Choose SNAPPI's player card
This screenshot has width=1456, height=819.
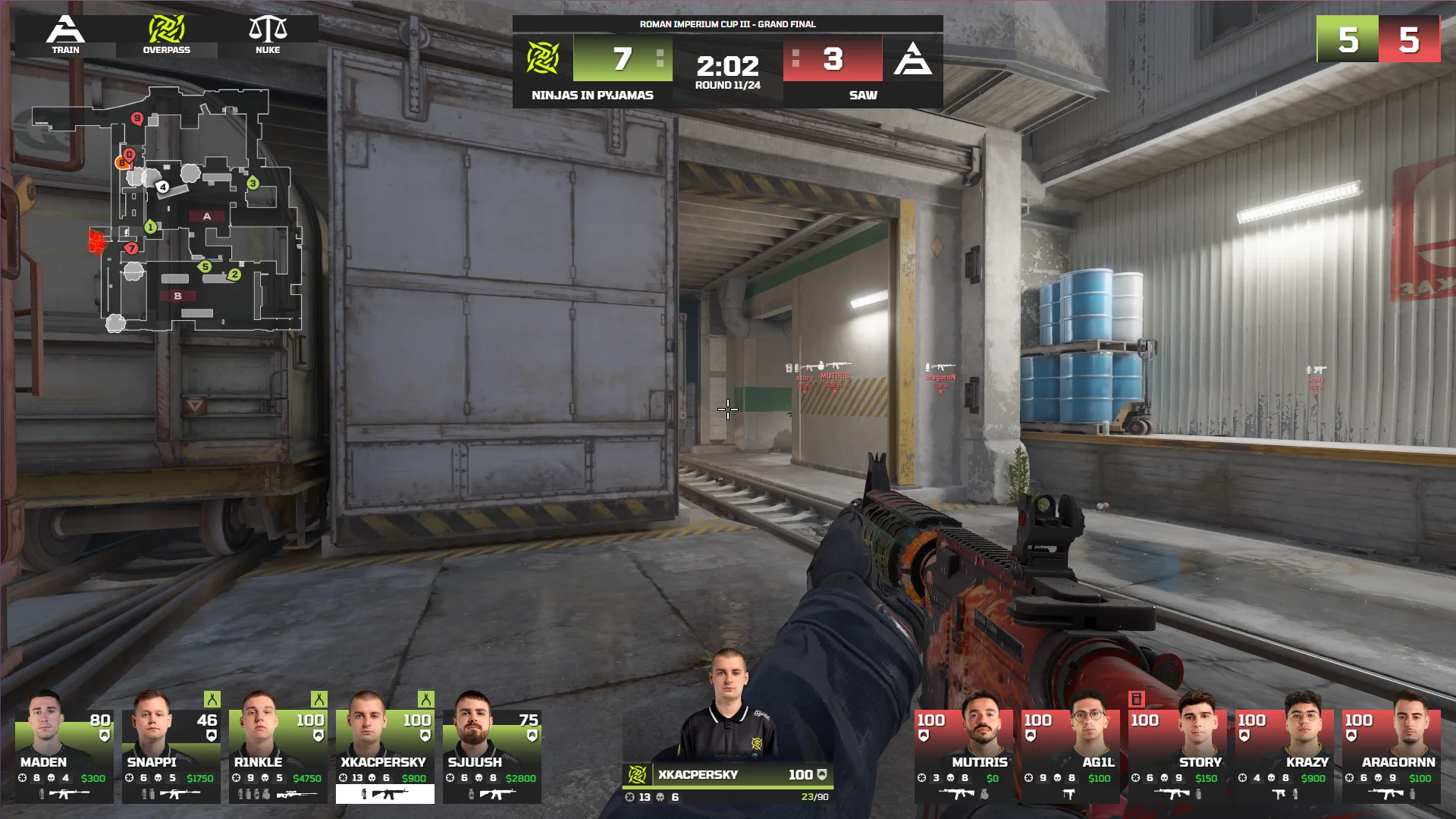coord(171,748)
